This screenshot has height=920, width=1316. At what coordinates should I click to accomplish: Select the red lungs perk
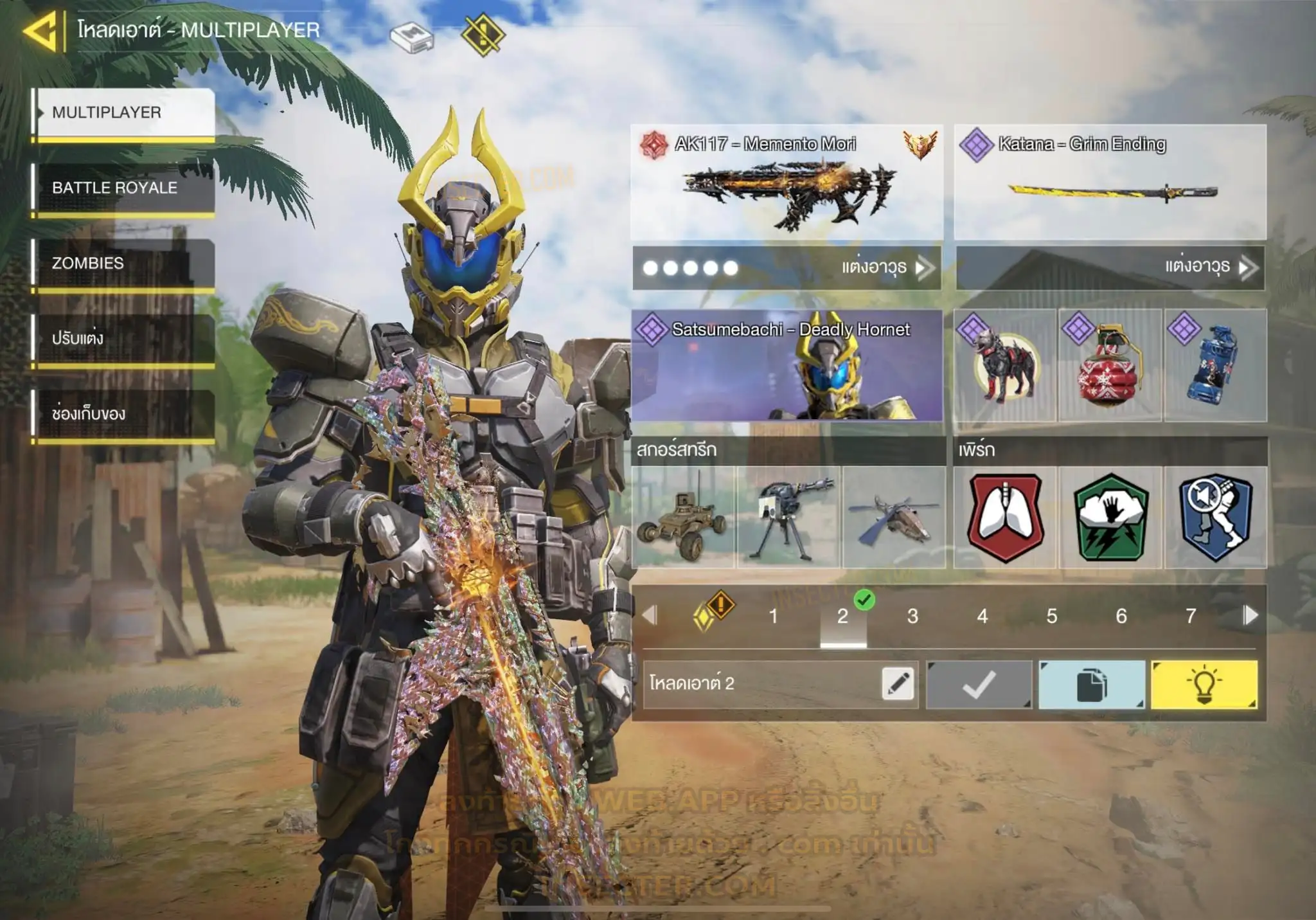(x=1005, y=517)
